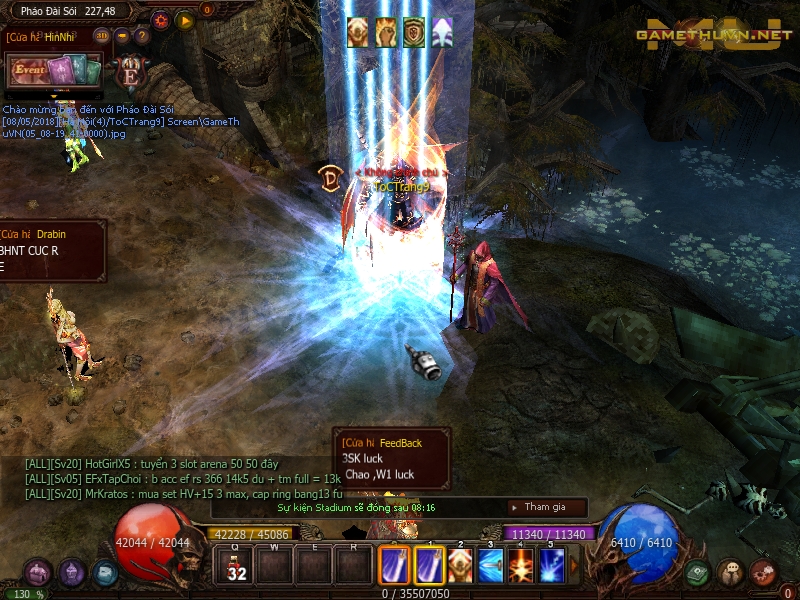Image resolution: width=800 pixels, height=600 pixels.
Task: Open the gear settings icon
Action: (161, 19)
